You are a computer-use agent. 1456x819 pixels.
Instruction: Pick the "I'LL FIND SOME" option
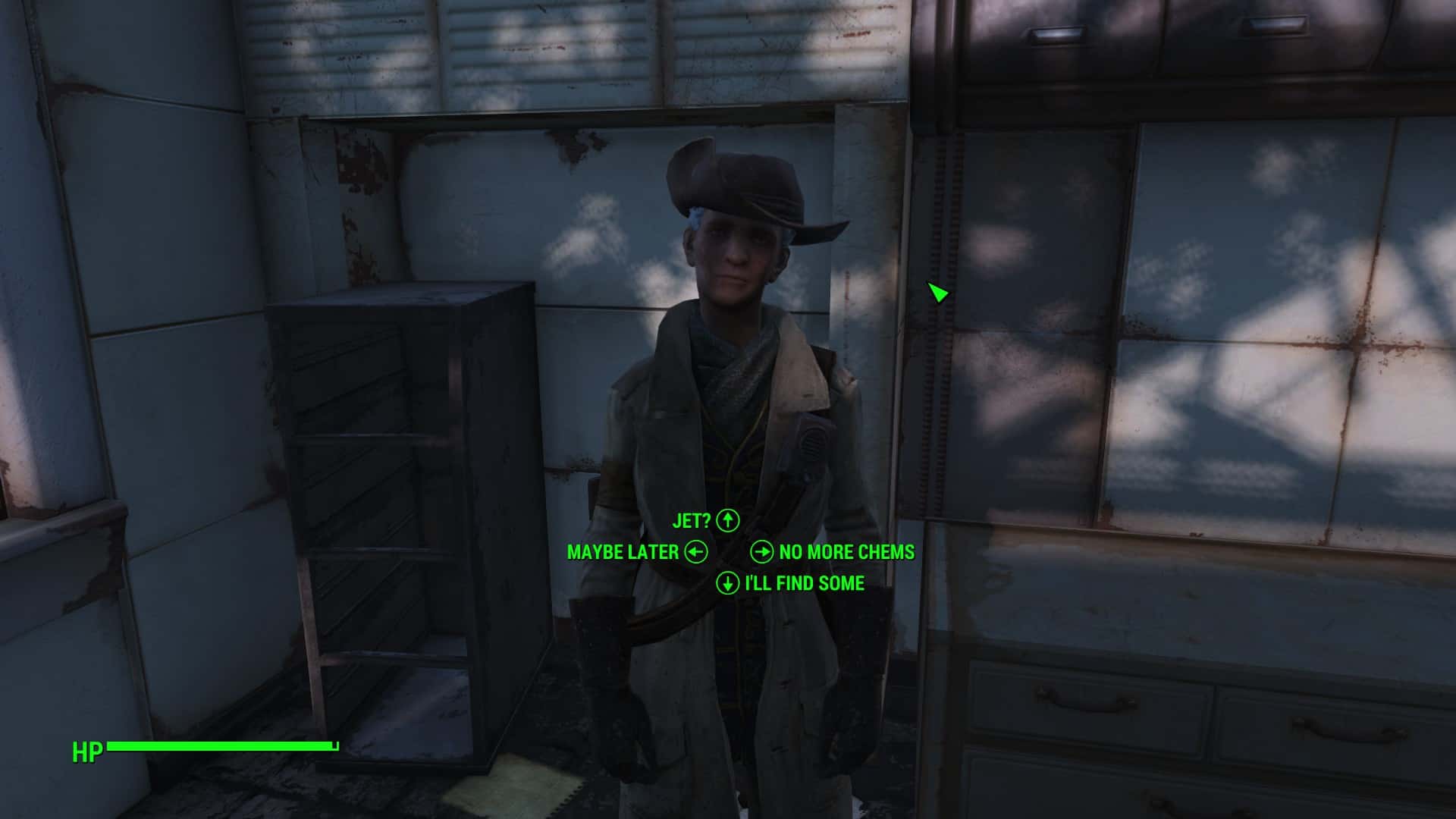pos(804,583)
